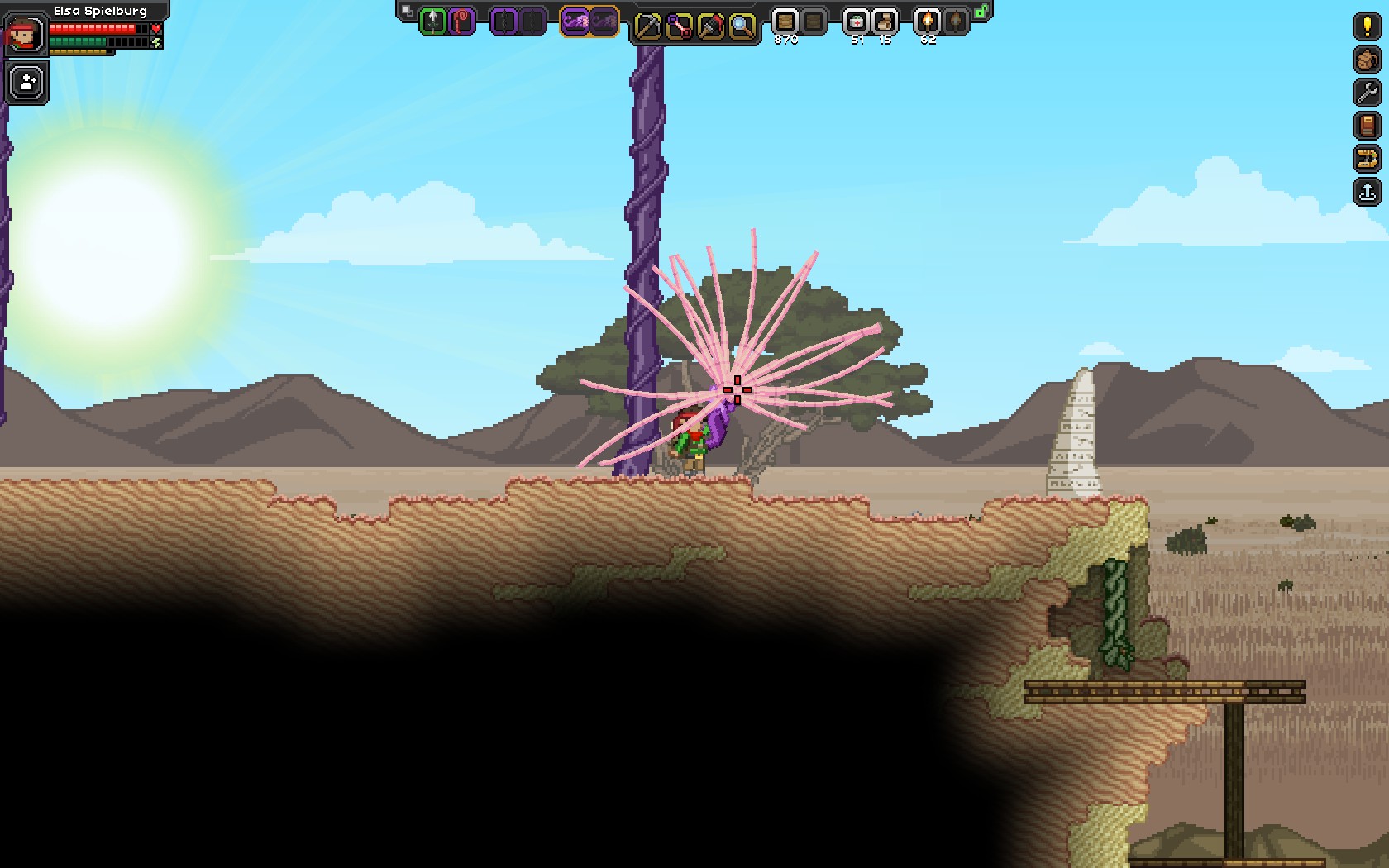Invite a player to the party
This screenshot has width=1389, height=868.
point(27,83)
